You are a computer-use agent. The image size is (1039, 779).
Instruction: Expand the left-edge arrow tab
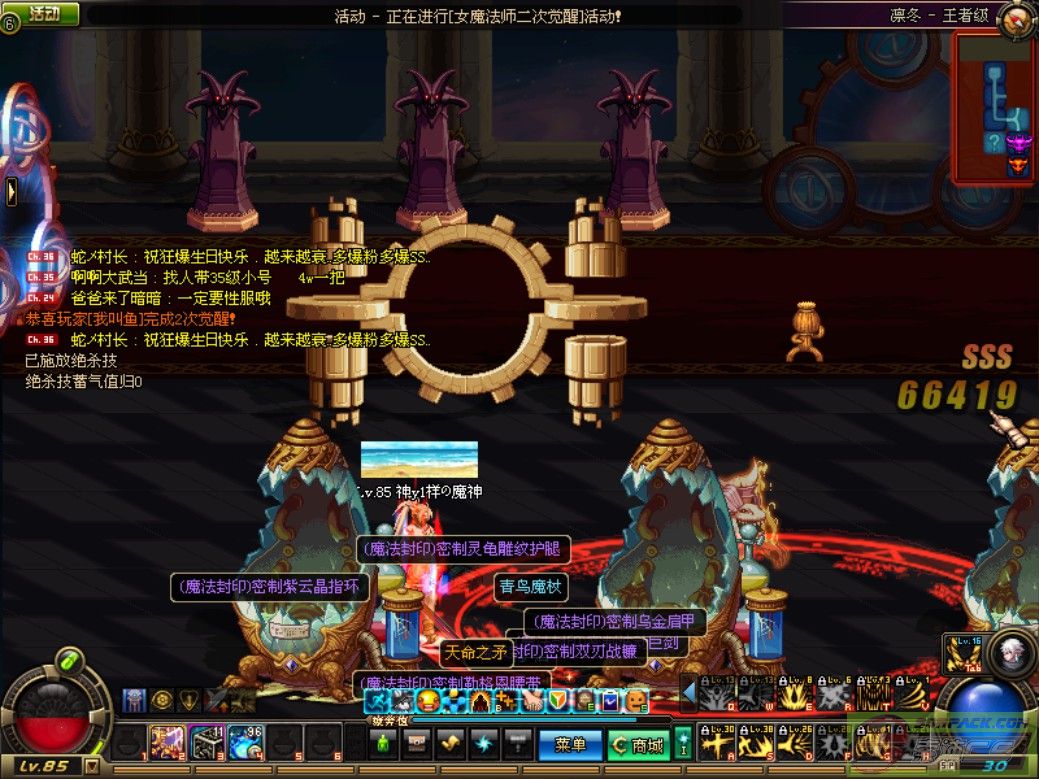(x=11, y=191)
